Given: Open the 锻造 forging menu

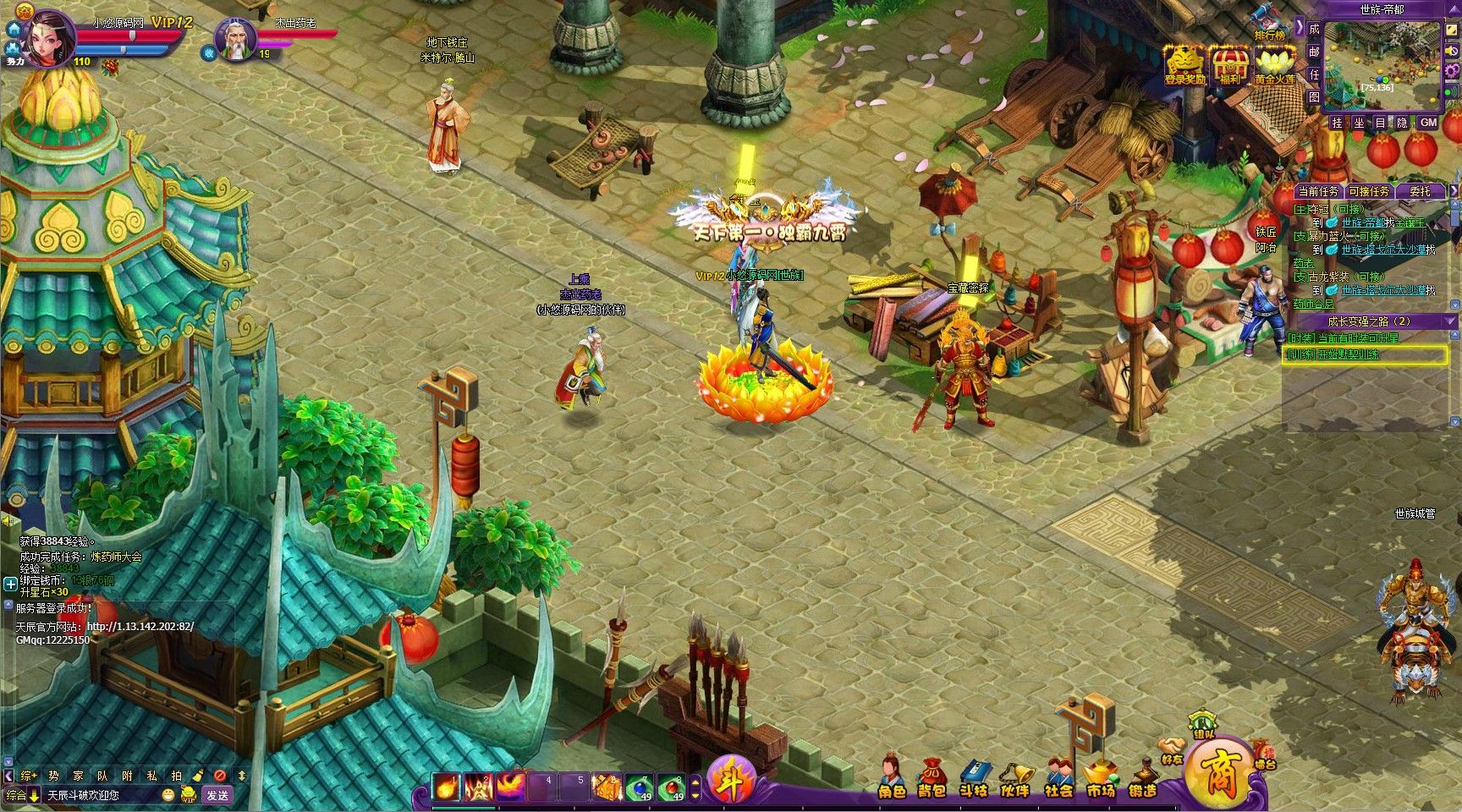Looking at the screenshot, I should pos(1143,778).
